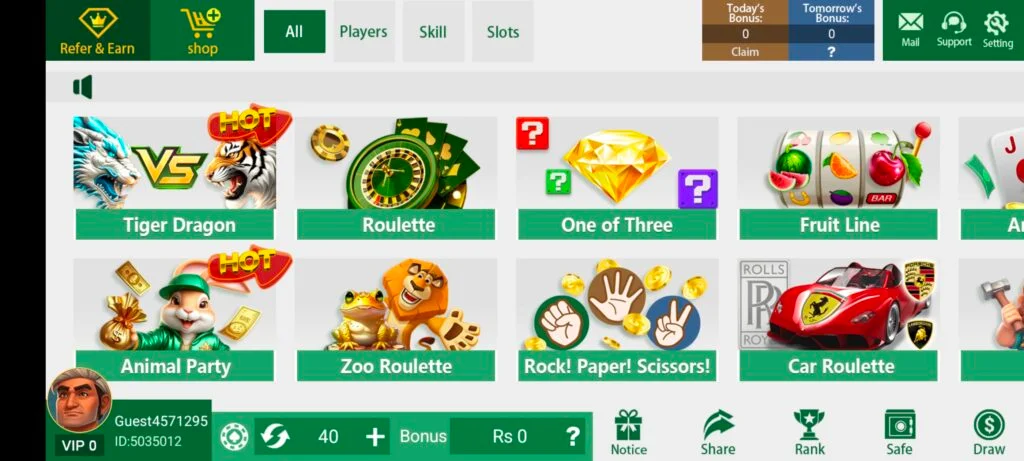Select the Skill tab
Image resolution: width=1024 pixels, height=461 pixels.
coord(433,32)
